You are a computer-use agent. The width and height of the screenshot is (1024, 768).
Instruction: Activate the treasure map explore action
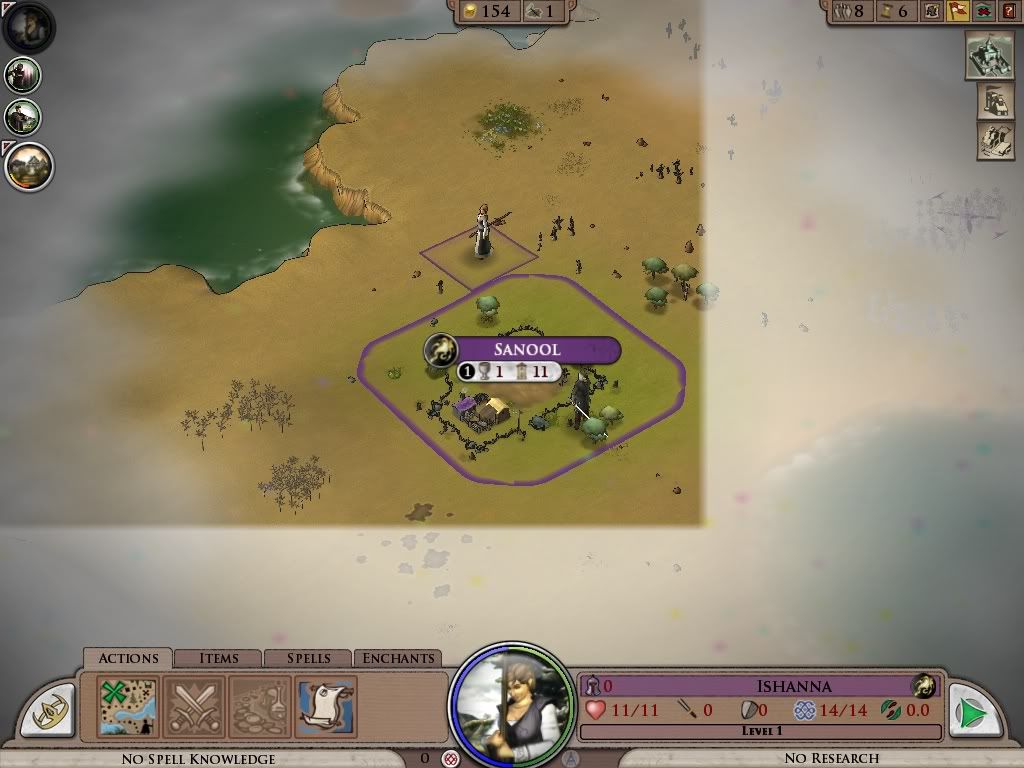(128, 706)
